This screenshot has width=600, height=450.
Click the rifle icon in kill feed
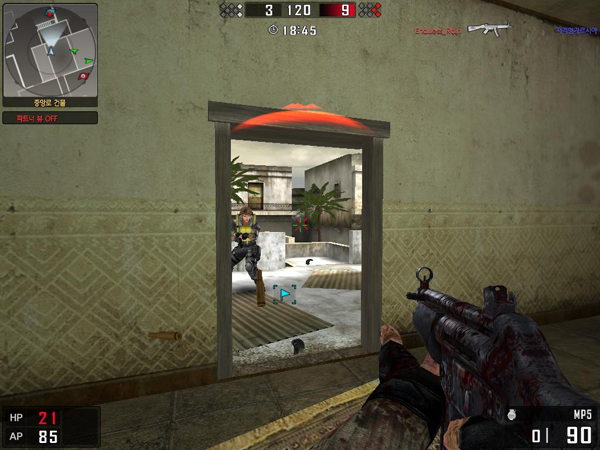click(489, 29)
